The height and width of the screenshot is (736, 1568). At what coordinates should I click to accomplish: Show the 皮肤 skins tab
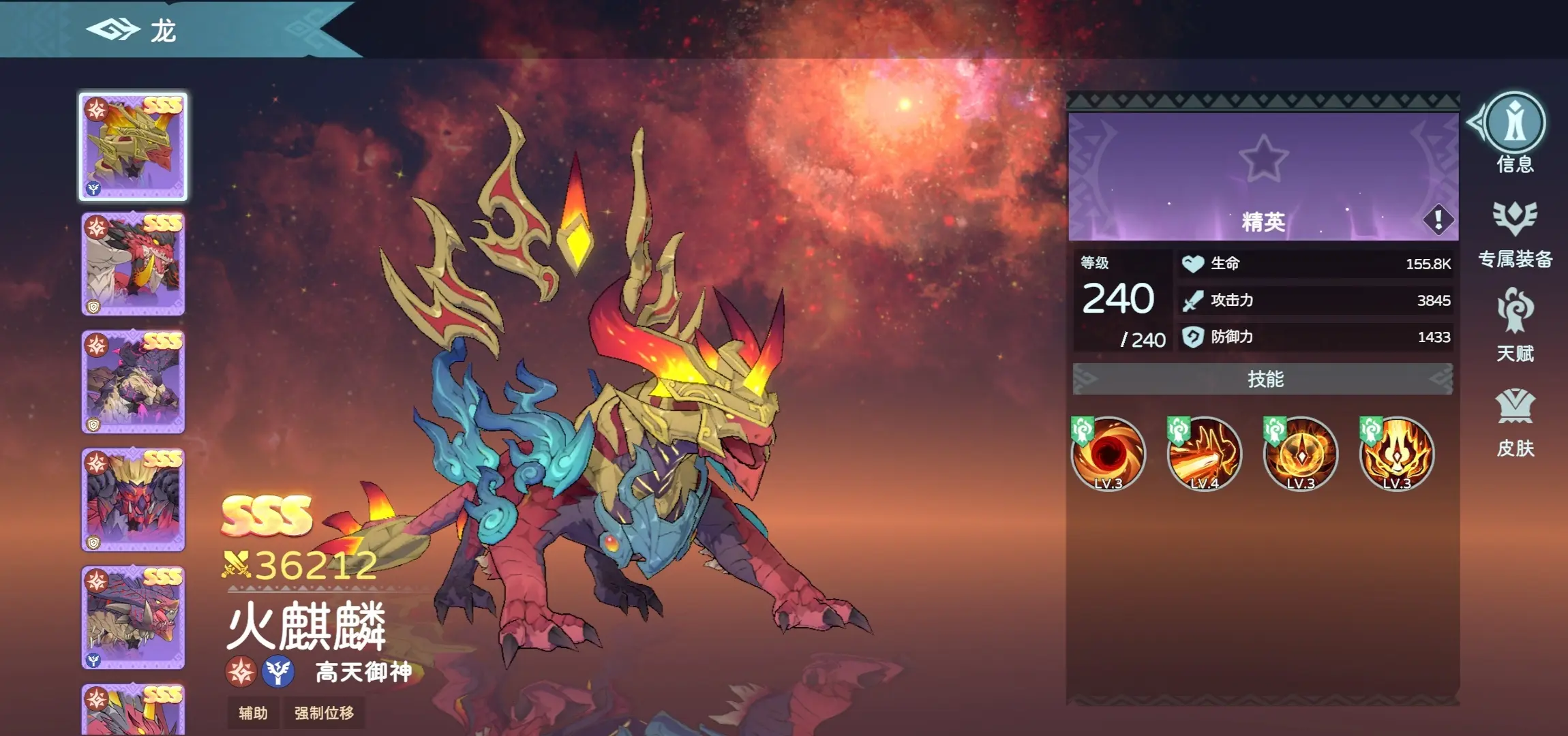click(x=1515, y=408)
